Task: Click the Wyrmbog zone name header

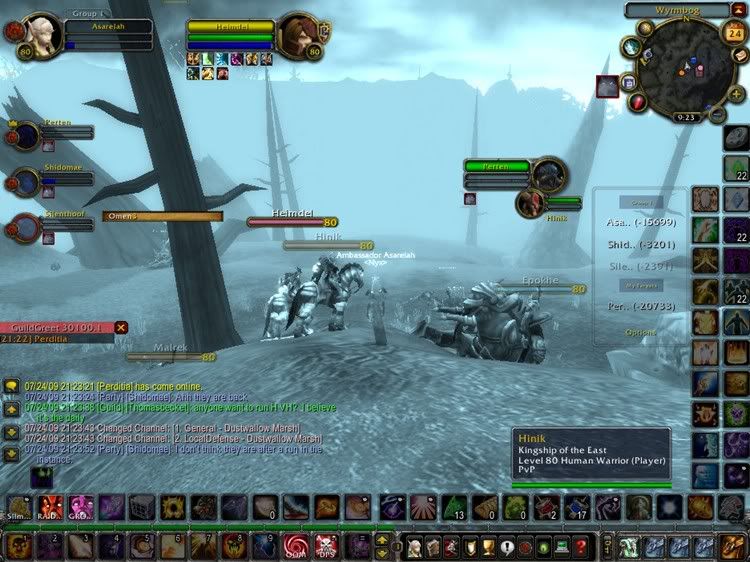Action: pyautogui.click(x=677, y=10)
